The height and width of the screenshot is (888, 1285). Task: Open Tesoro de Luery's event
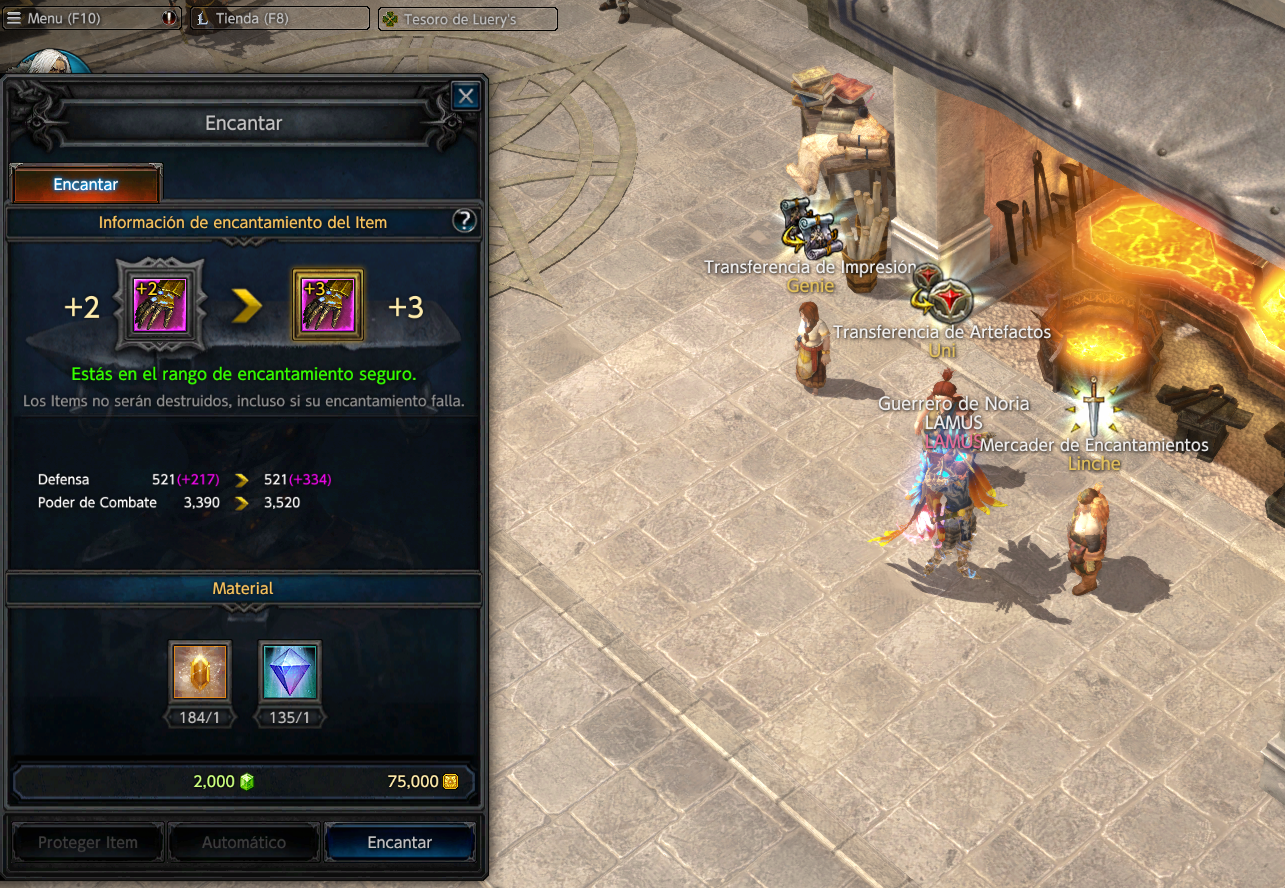point(467,19)
